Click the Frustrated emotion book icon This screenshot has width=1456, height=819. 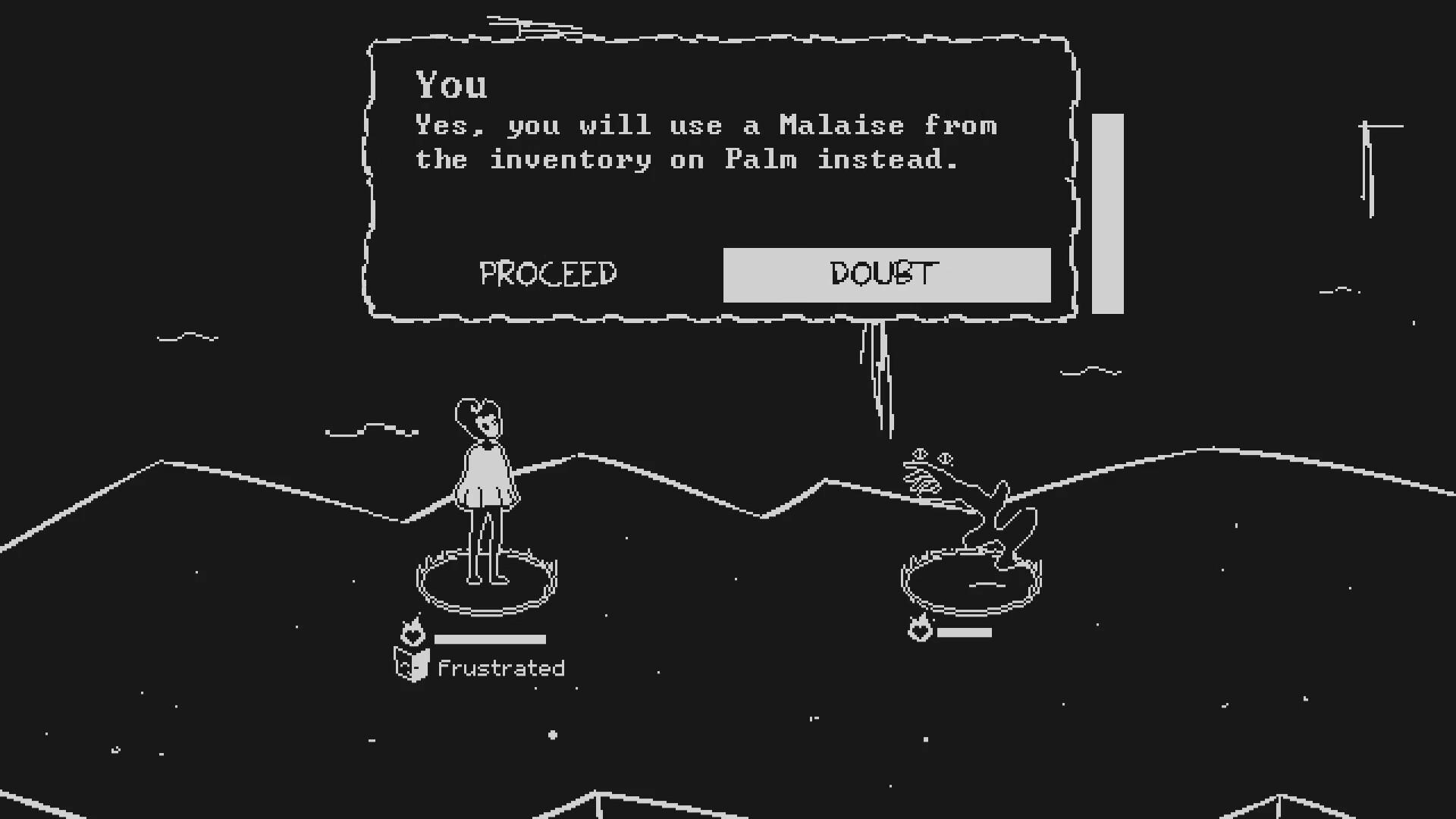coord(411,667)
